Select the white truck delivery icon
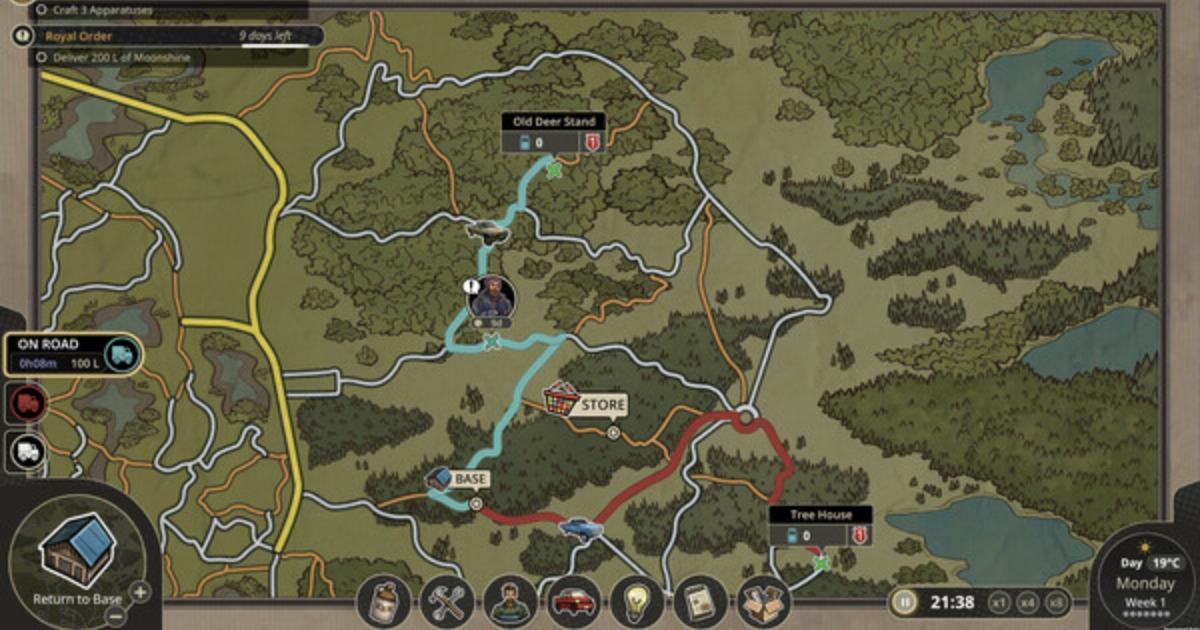Screen dimensions: 1200x630 click(27, 451)
